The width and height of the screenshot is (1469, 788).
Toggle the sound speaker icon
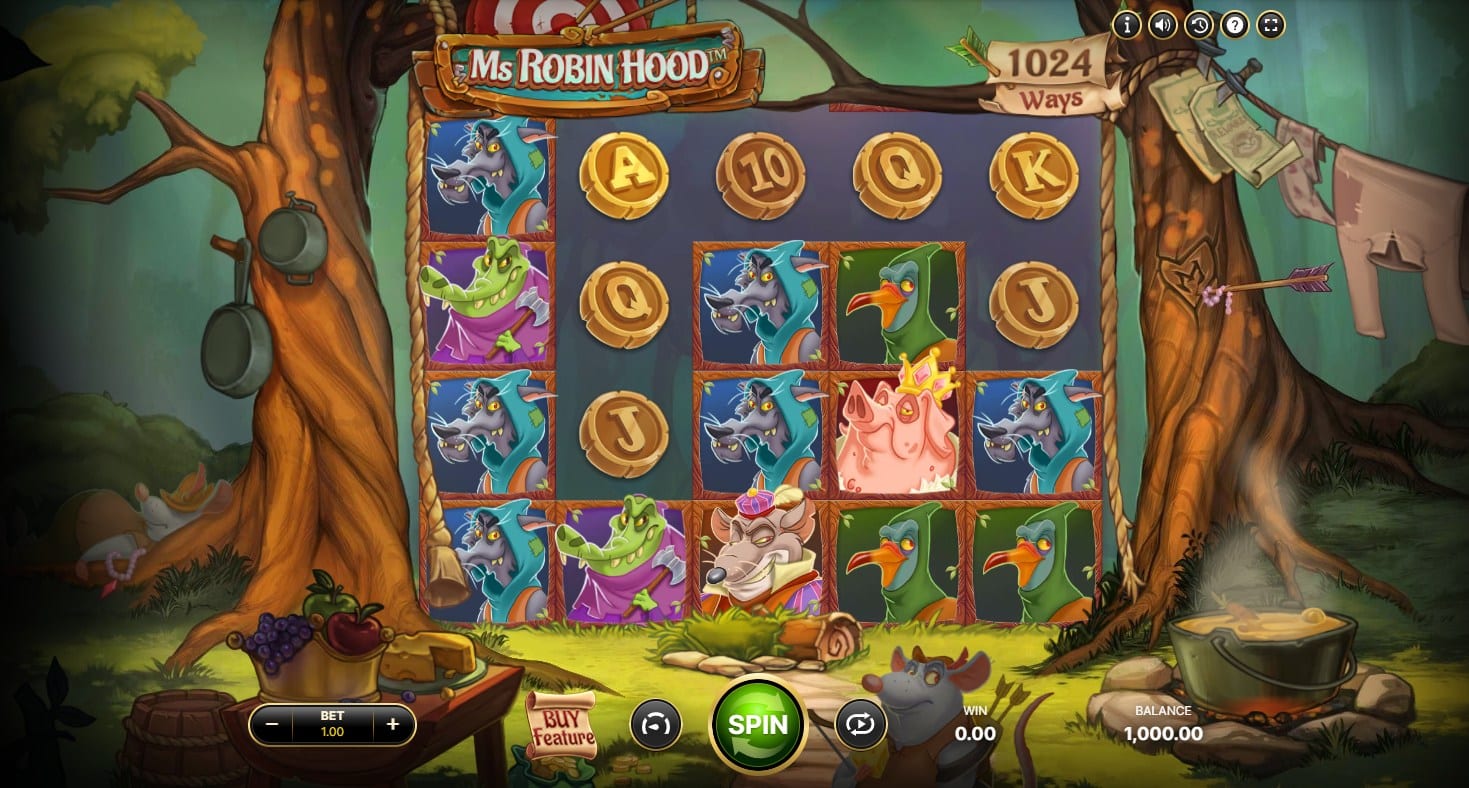[1162, 26]
